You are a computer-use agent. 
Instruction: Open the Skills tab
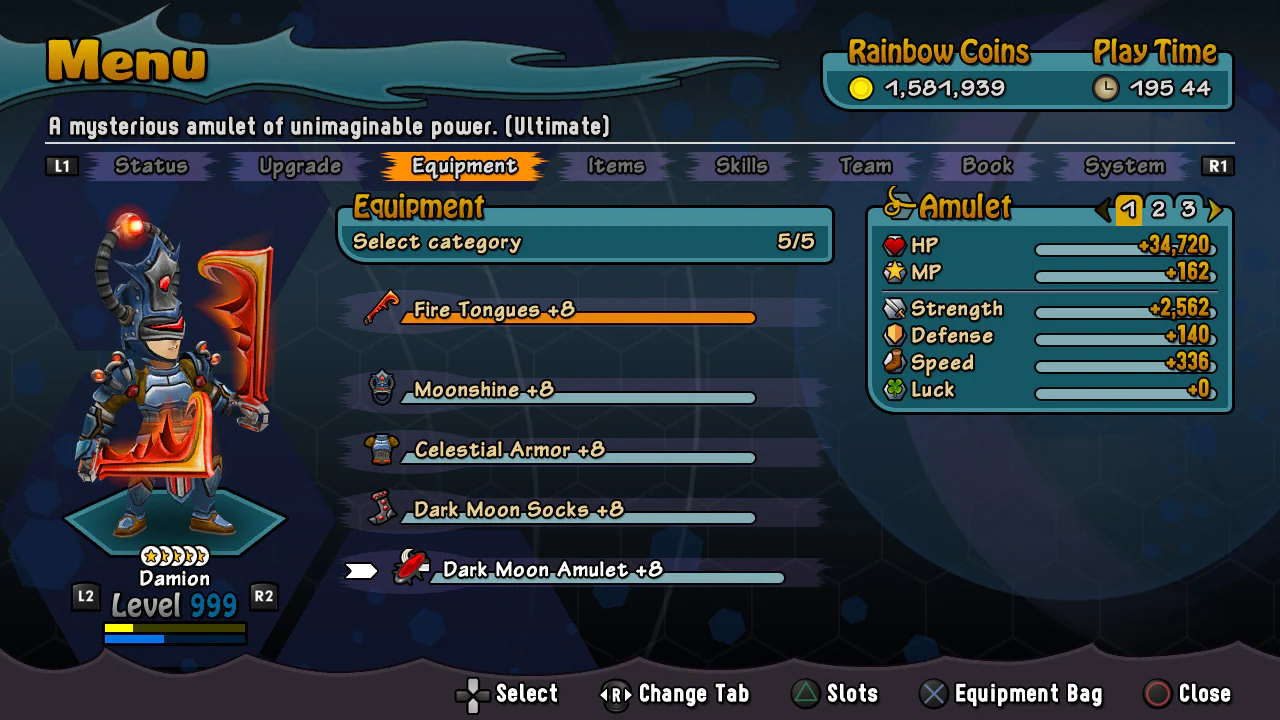point(740,166)
